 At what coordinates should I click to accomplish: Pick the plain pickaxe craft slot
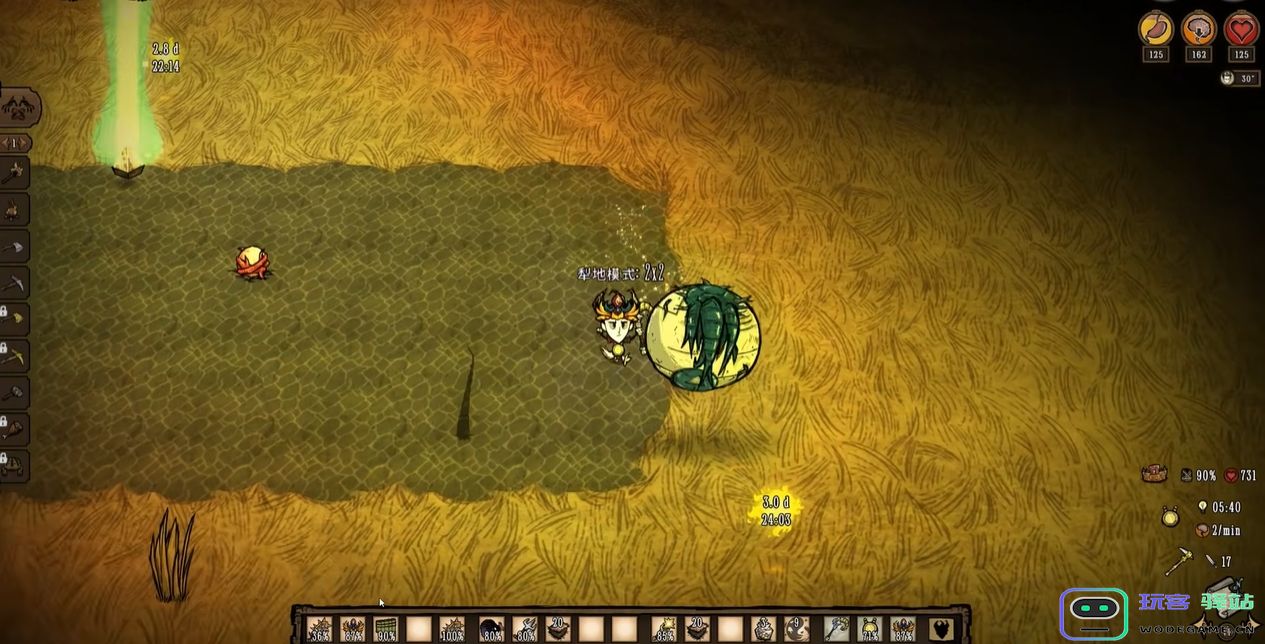[14, 284]
